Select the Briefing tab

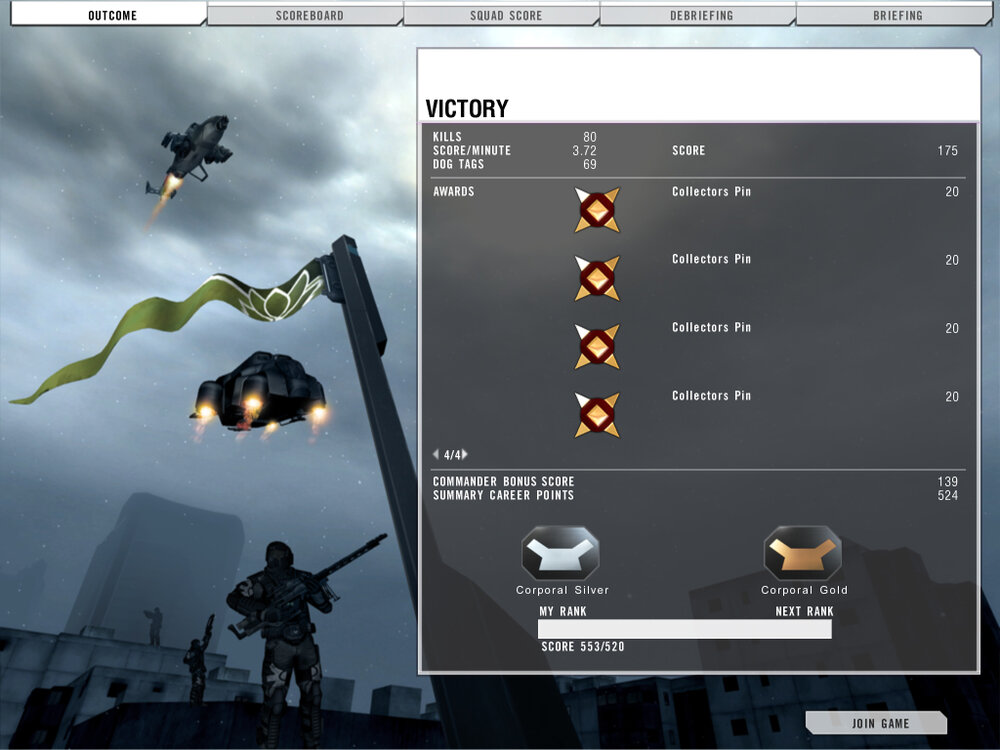point(897,15)
